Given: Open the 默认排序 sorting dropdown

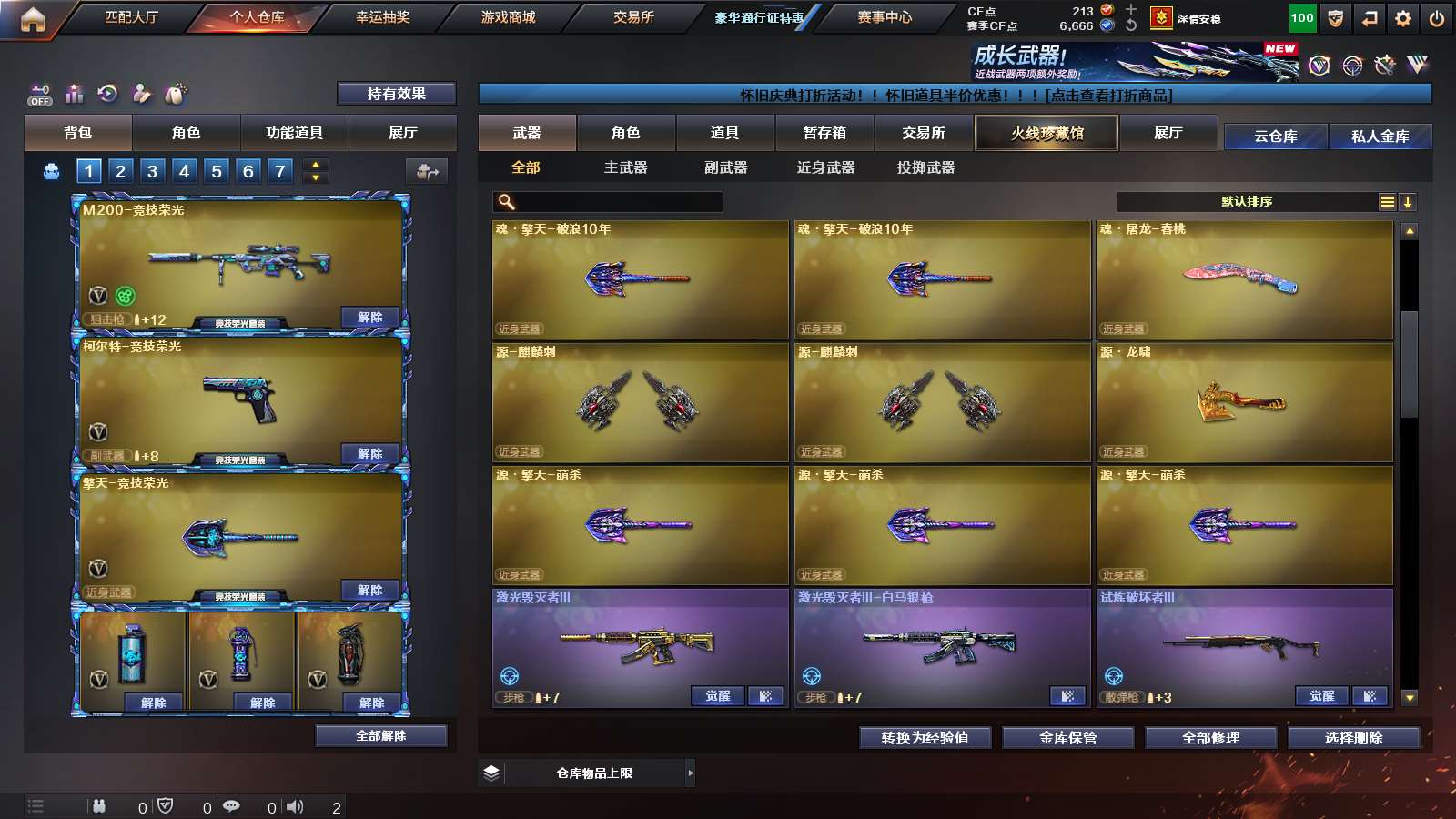Looking at the screenshot, I should (x=1247, y=200).
